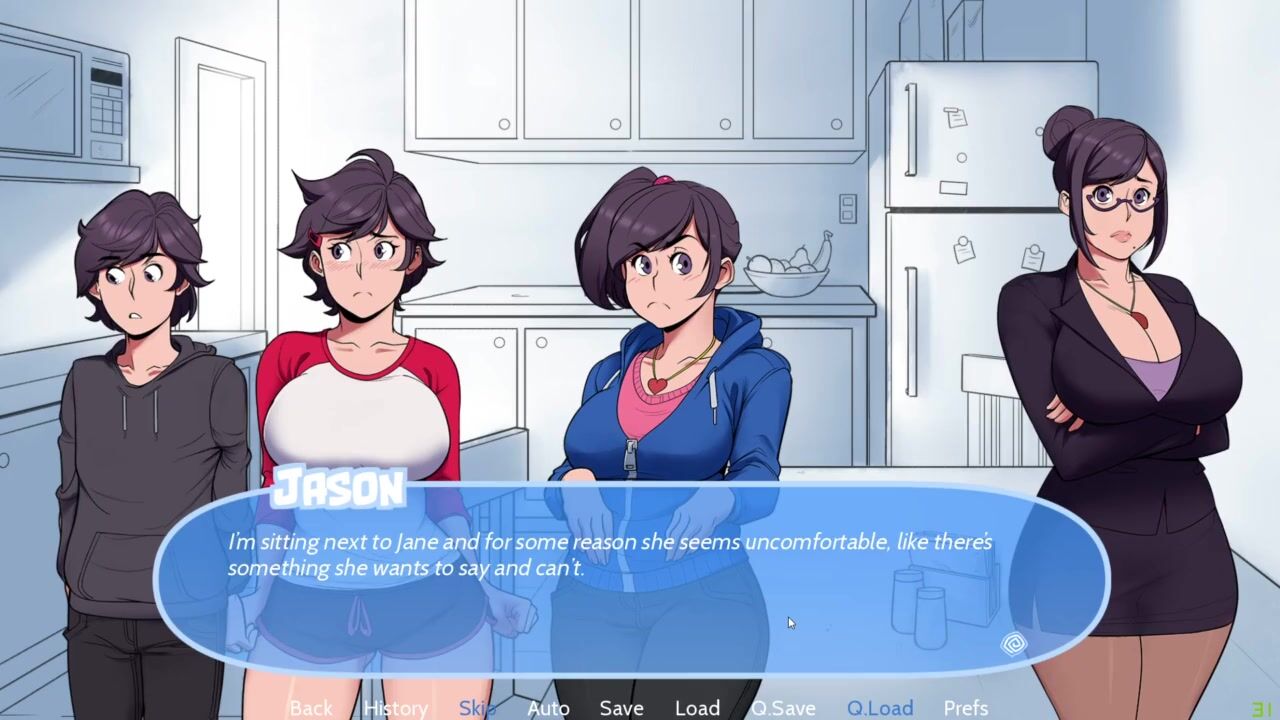Image resolution: width=1280 pixels, height=720 pixels.
Task: Quick save with Q.Save
Action: [783, 708]
